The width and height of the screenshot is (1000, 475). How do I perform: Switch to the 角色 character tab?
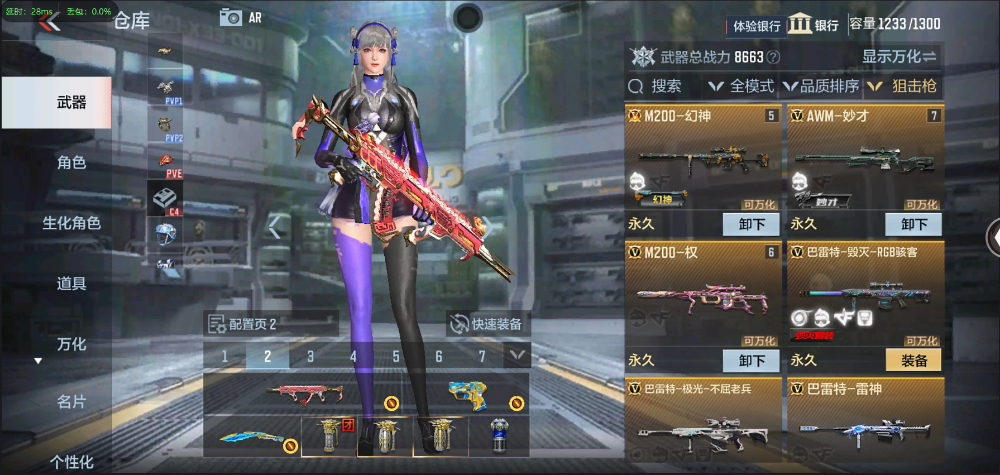pos(71,162)
